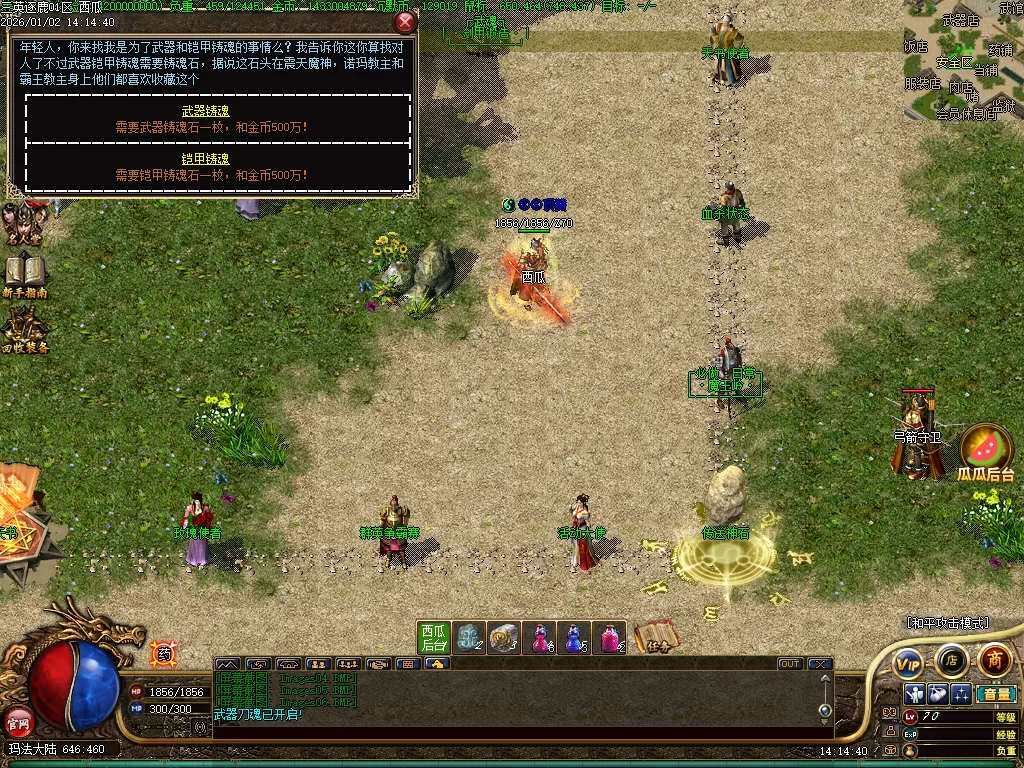Toggle the 音量 volume button
Viewport: 1024px width, 768px height.
click(995, 693)
